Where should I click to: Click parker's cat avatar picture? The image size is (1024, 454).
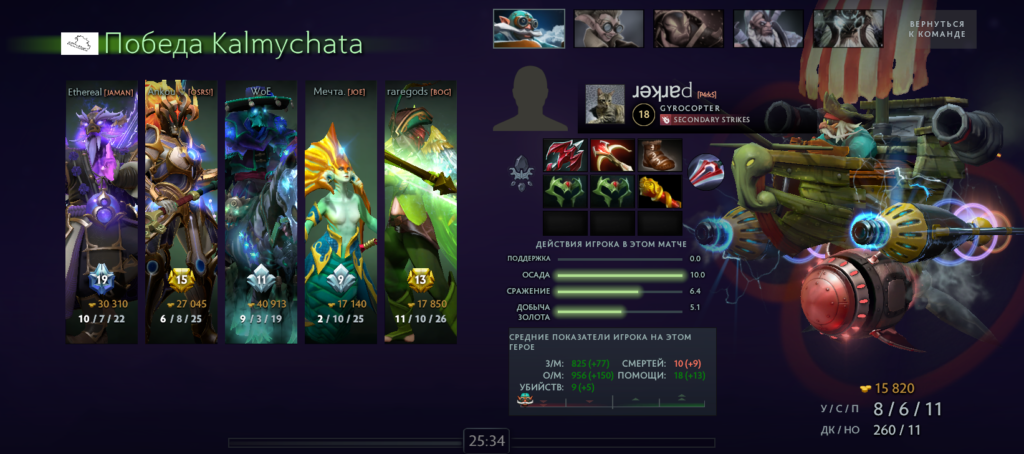pyautogui.click(x=603, y=103)
